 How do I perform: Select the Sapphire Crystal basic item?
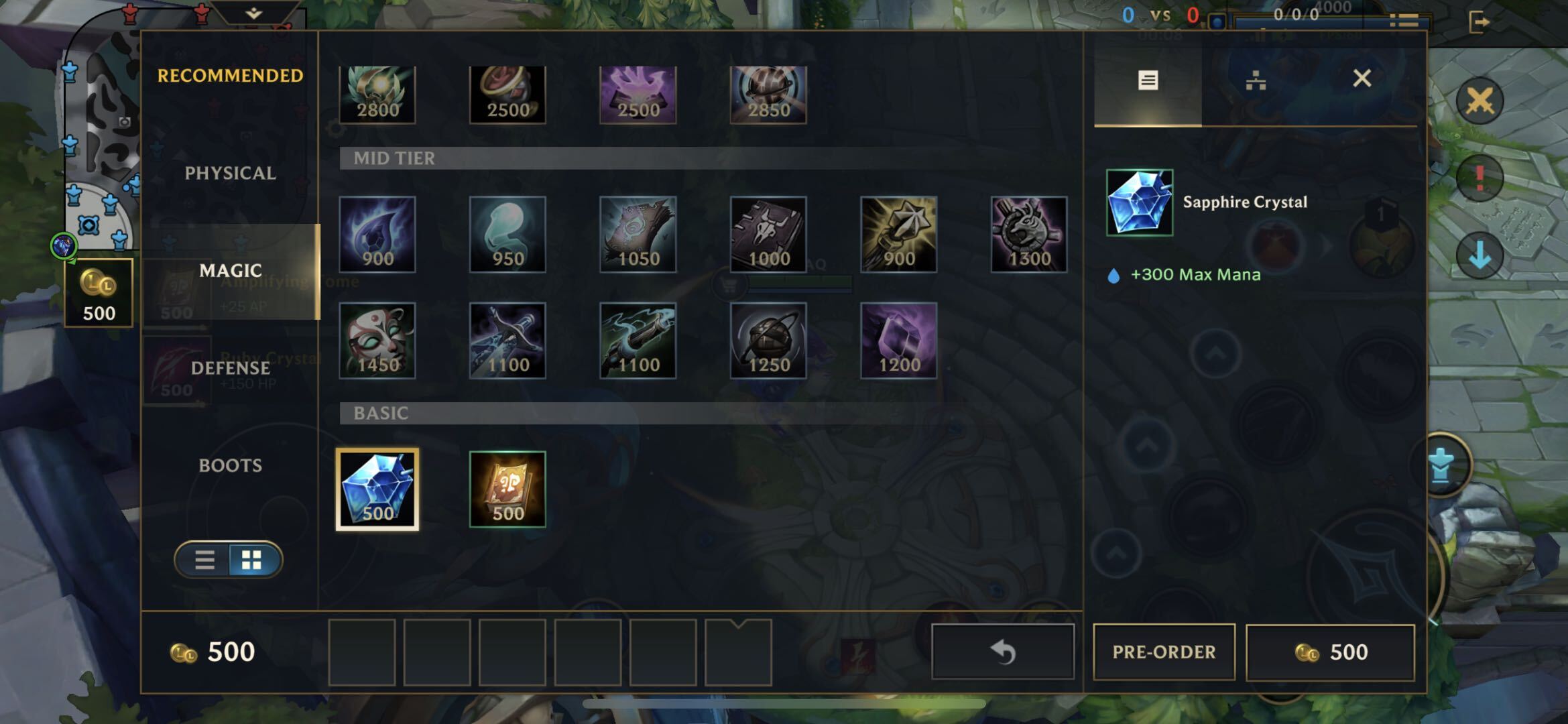click(377, 489)
